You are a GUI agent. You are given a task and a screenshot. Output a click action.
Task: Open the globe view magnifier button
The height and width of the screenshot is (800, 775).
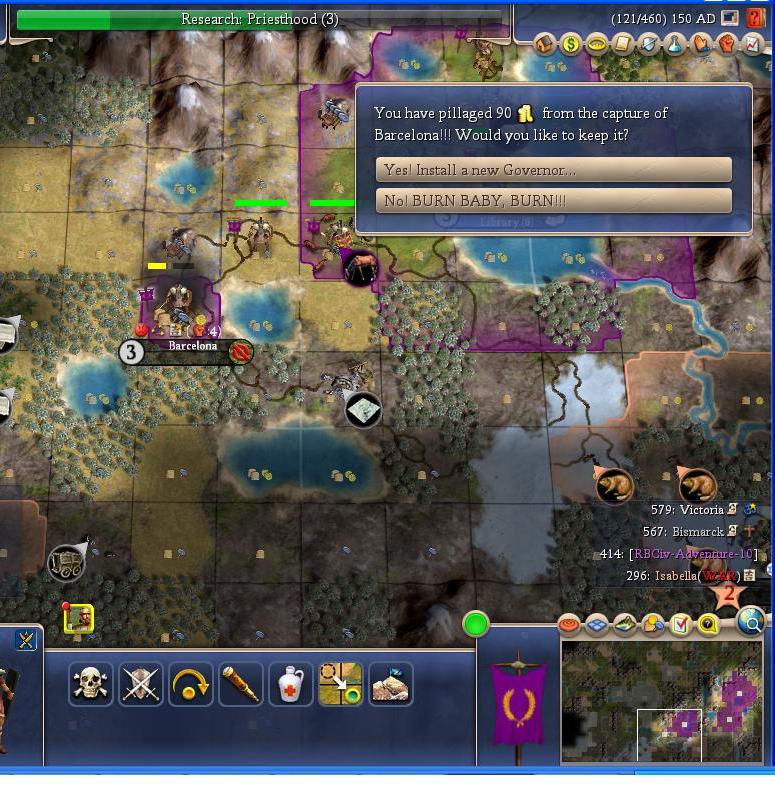(x=751, y=623)
